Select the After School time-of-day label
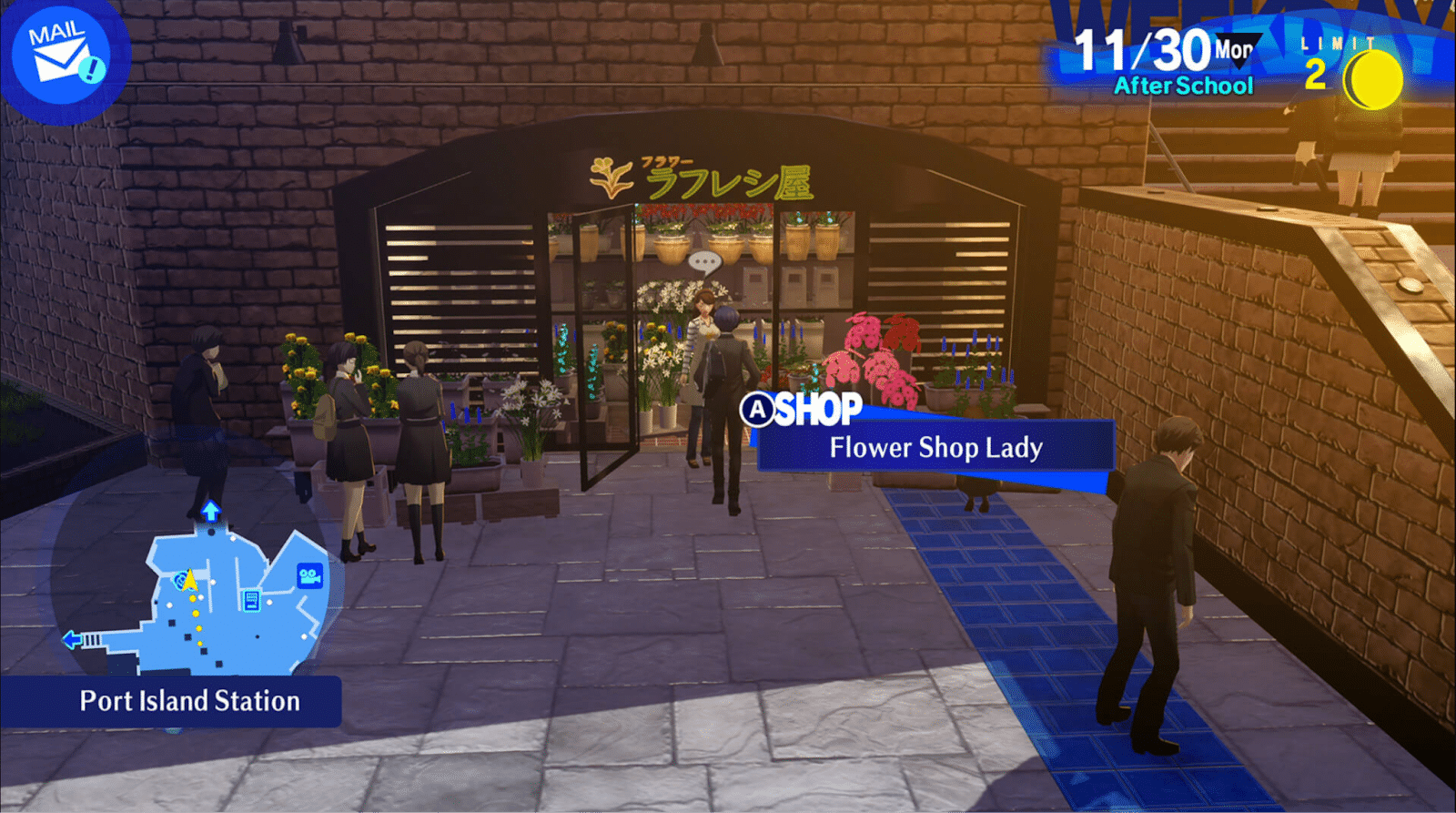The width and height of the screenshot is (1456, 813). point(1182,86)
